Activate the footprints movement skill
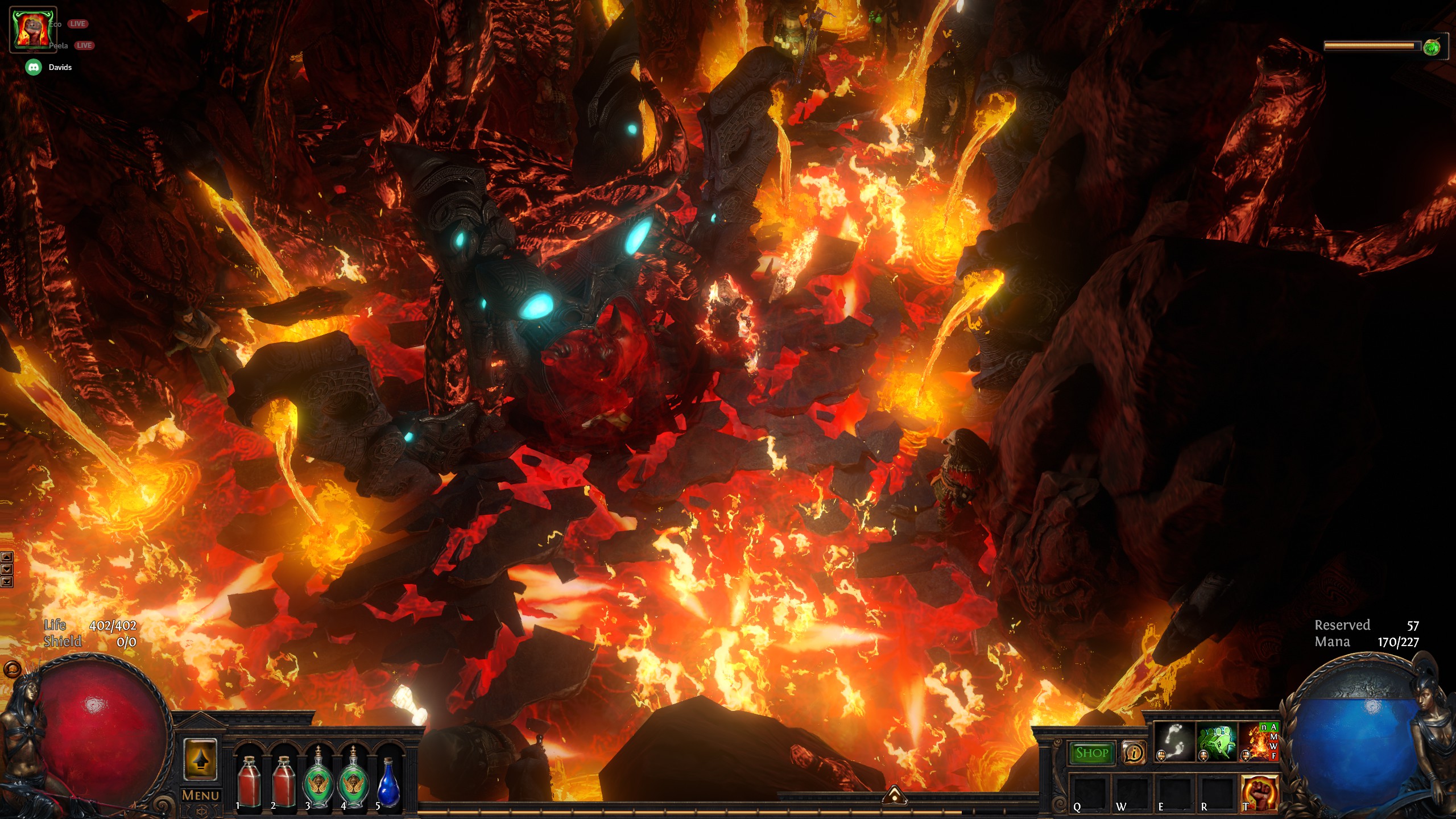Image resolution: width=1456 pixels, height=819 pixels. pyautogui.click(x=1174, y=742)
